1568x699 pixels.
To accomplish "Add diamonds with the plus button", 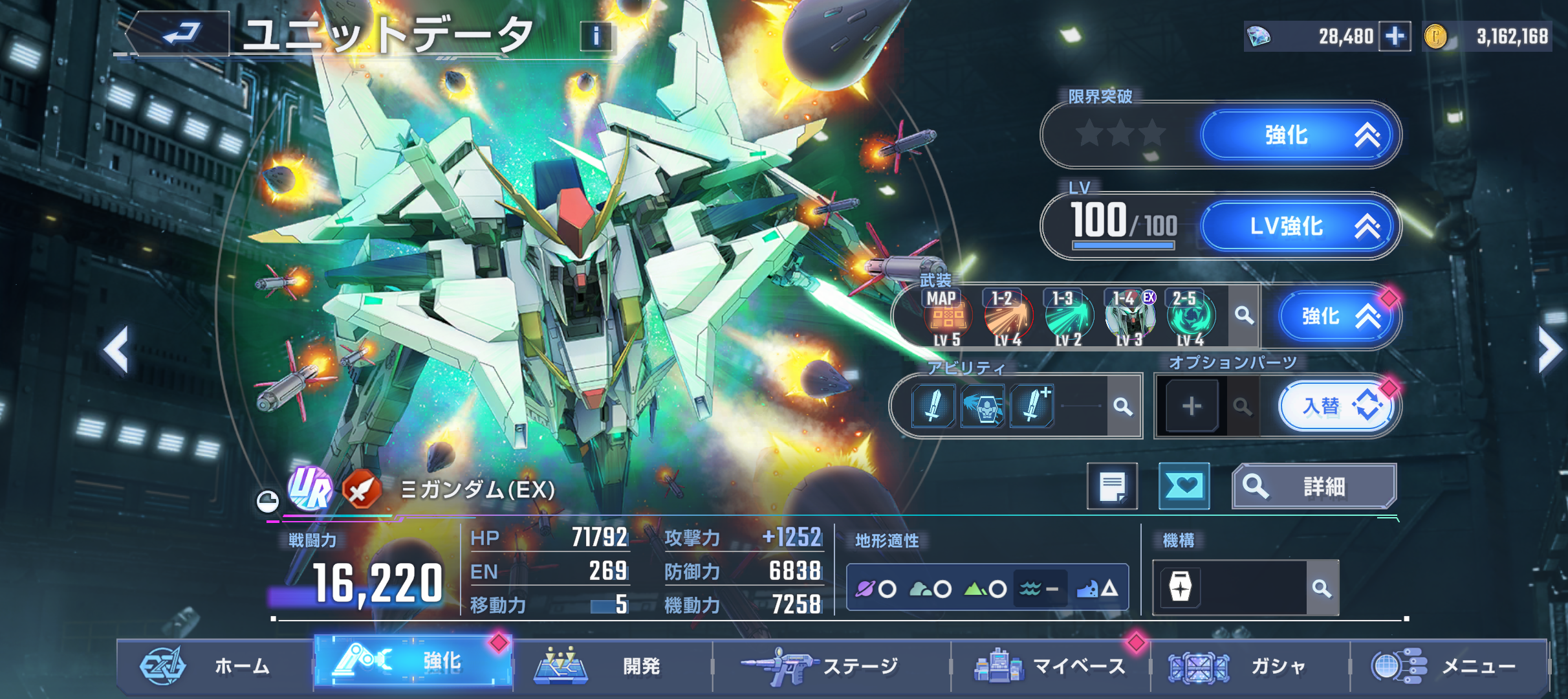I will [x=1395, y=36].
